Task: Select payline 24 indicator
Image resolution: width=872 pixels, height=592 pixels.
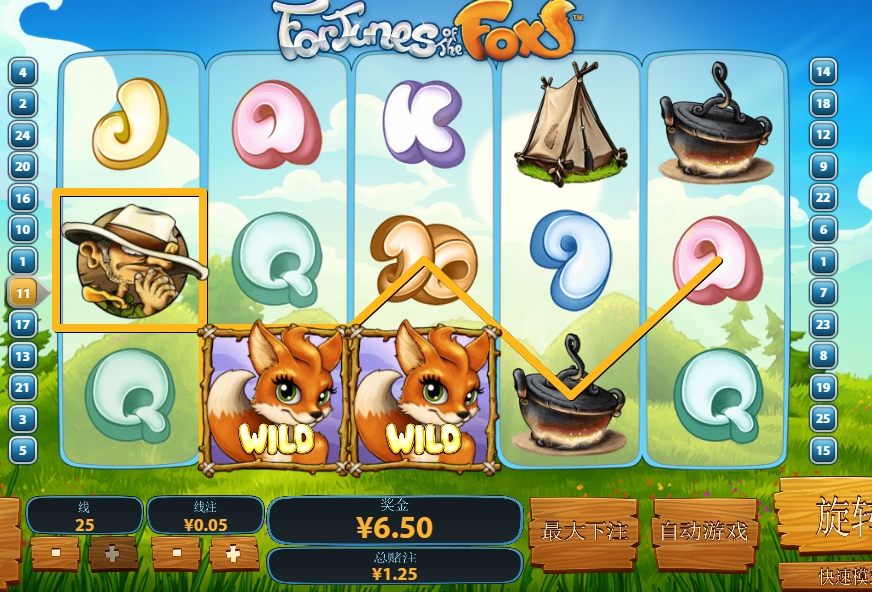Action: pyautogui.click(x=23, y=135)
